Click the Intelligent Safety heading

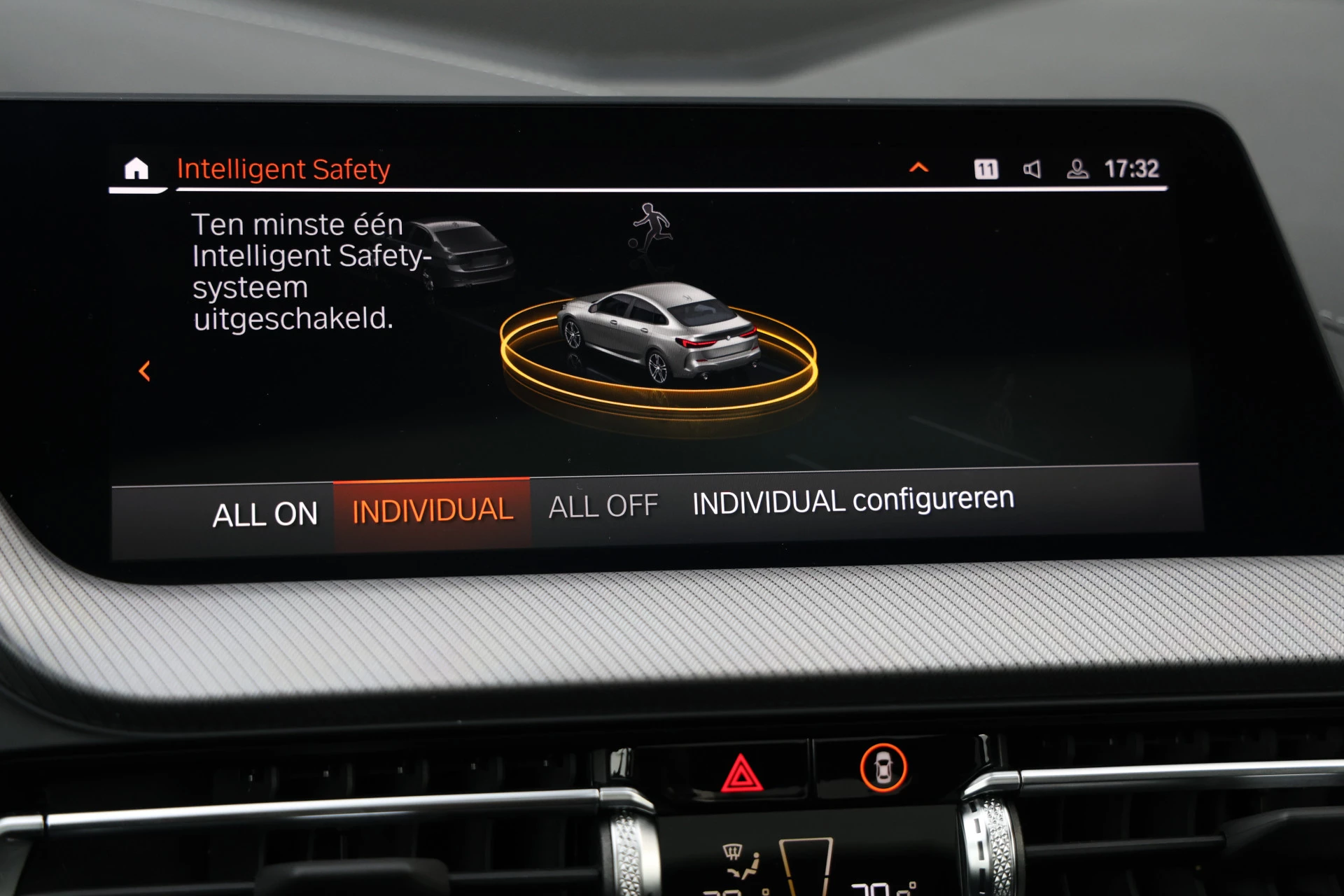pos(285,168)
